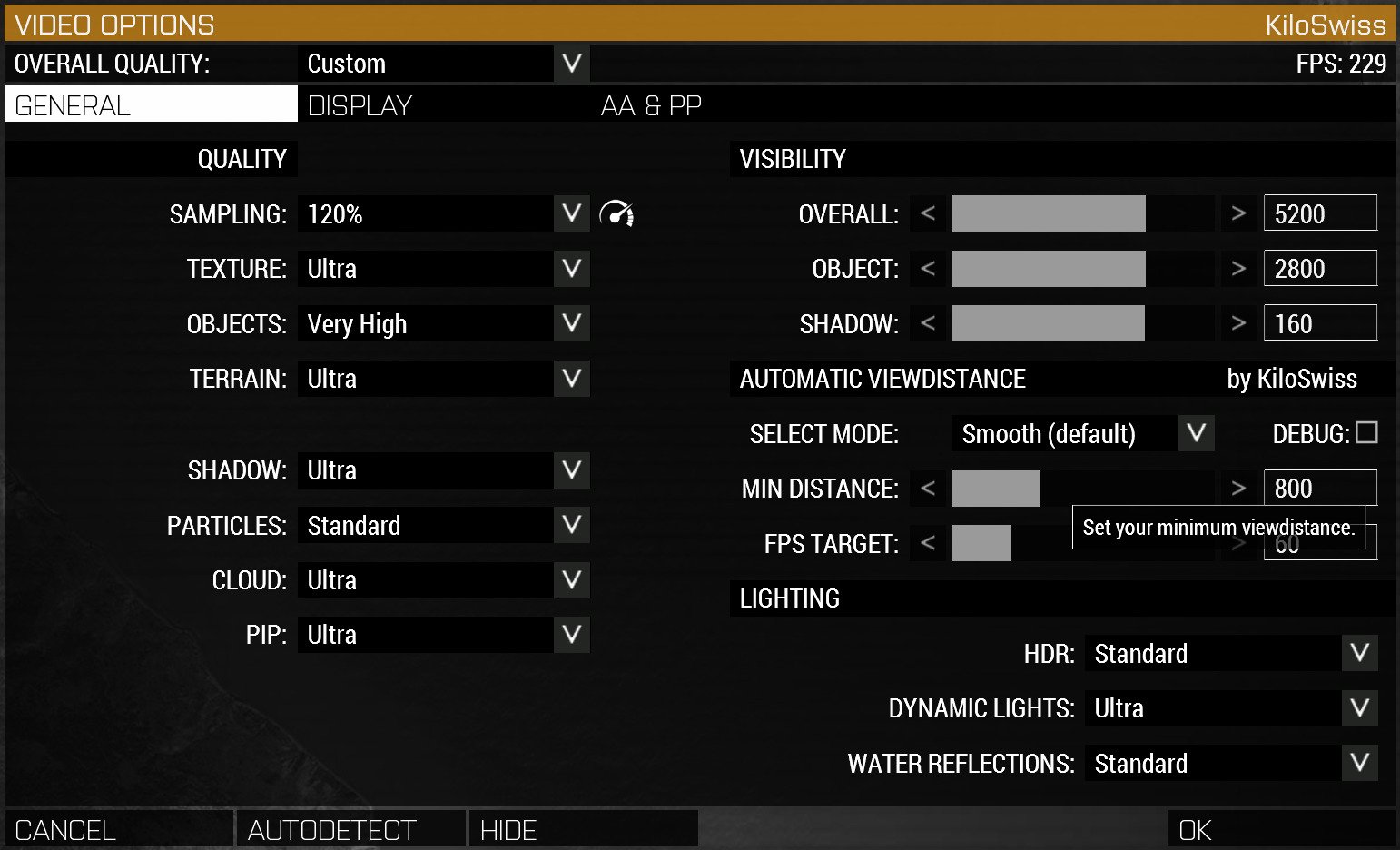Screen dimensions: 1400x850
Task: Open the SELECT MODE dropdown
Action: point(1196,433)
